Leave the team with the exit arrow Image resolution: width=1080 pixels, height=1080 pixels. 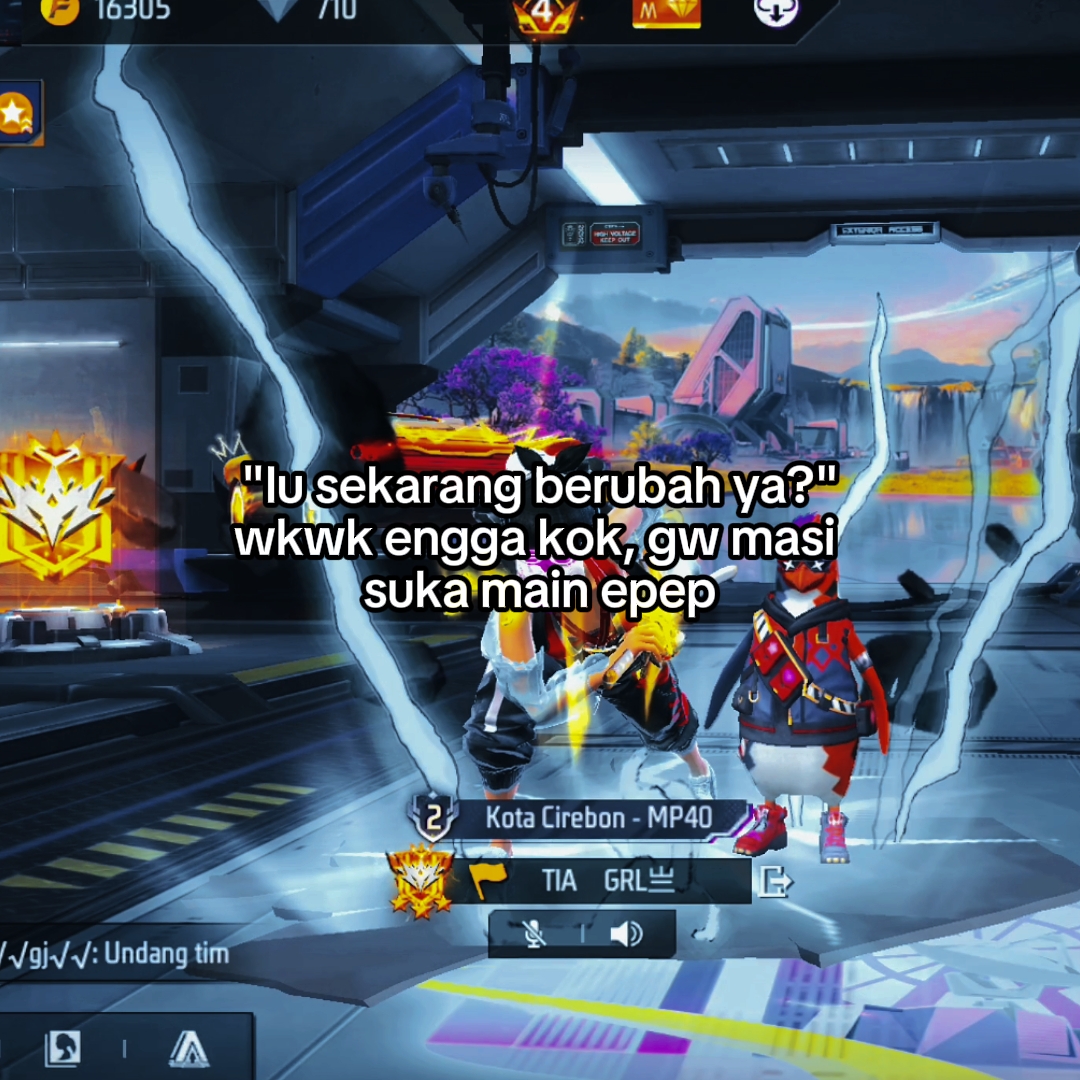pos(776,881)
